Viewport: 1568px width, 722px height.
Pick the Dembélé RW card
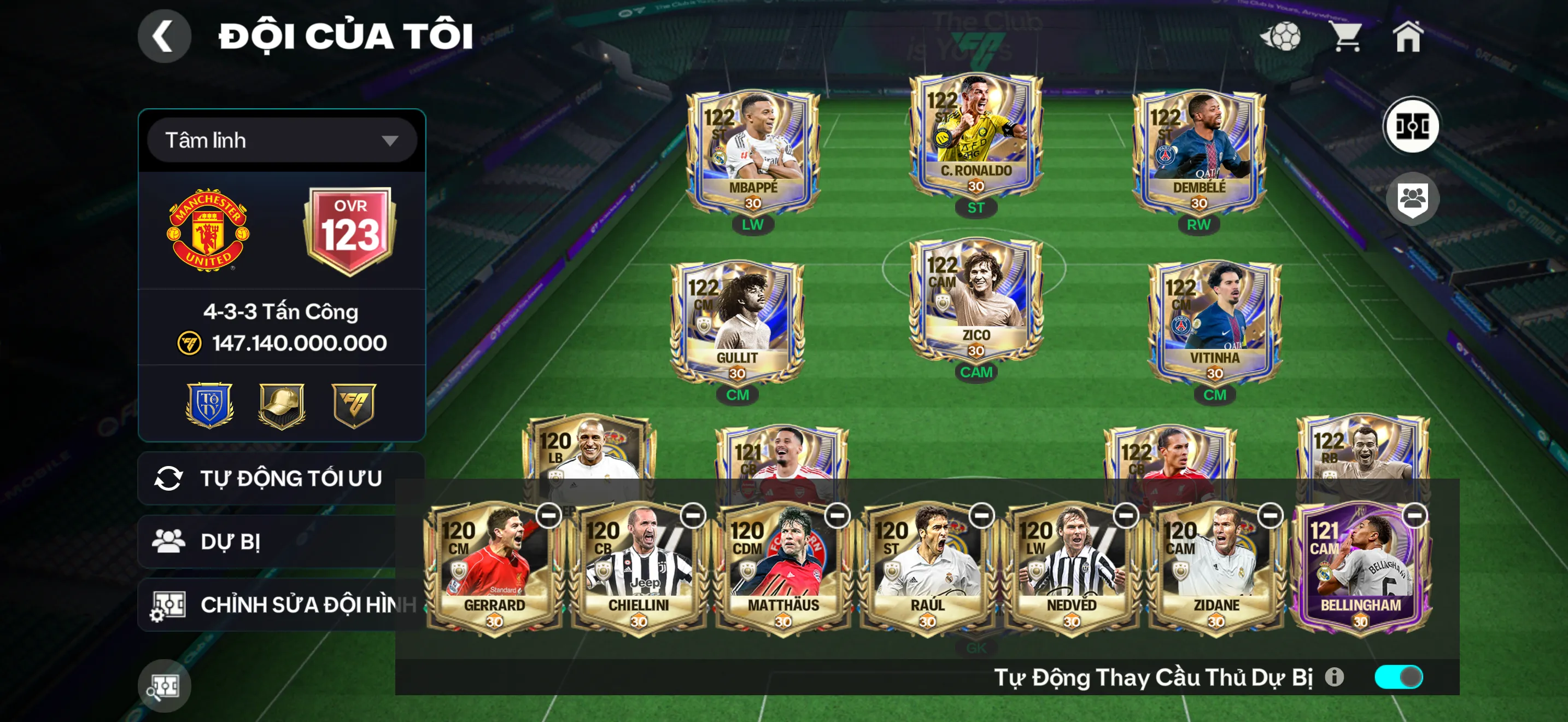pyautogui.click(x=1198, y=152)
